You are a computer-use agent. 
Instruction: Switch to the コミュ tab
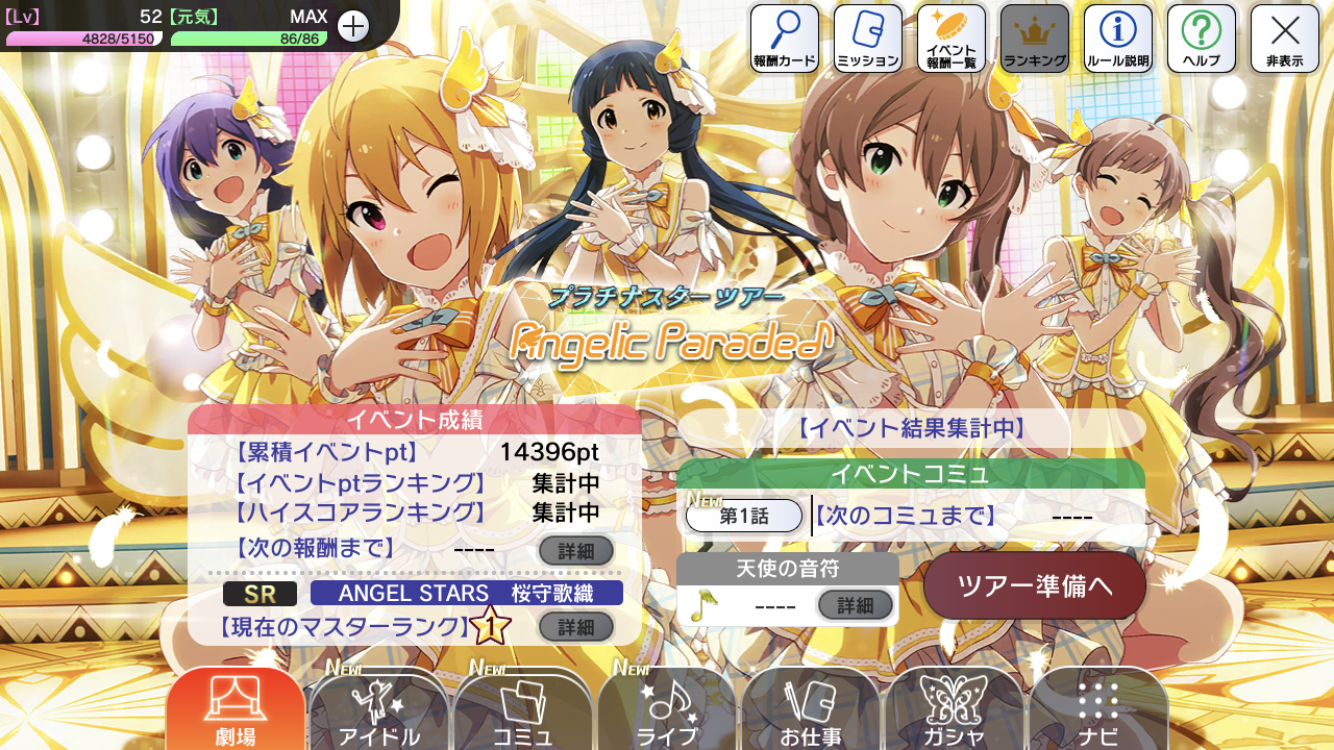pyautogui.click(x=522, y=710)
